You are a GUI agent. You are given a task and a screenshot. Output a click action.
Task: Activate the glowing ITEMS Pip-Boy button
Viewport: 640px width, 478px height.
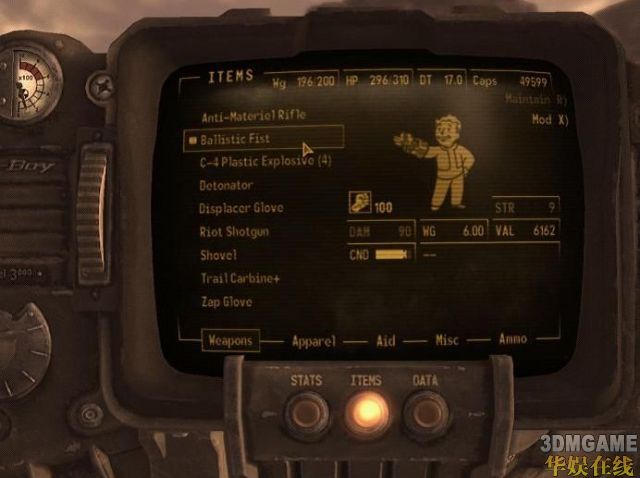(x=366, y=412)
